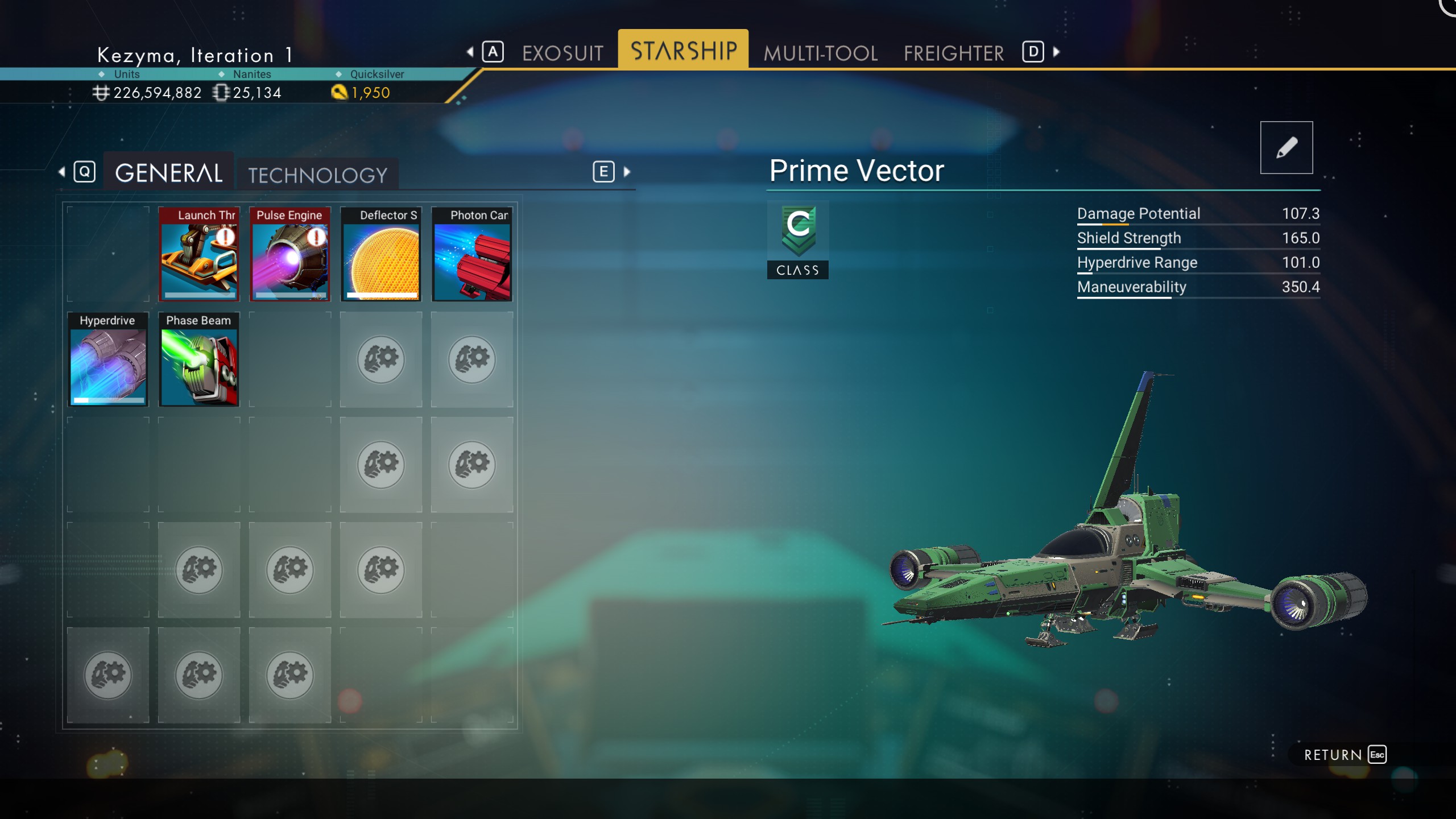
Task: Go to the Freighter tab
Action: click(x=953, y=53)
